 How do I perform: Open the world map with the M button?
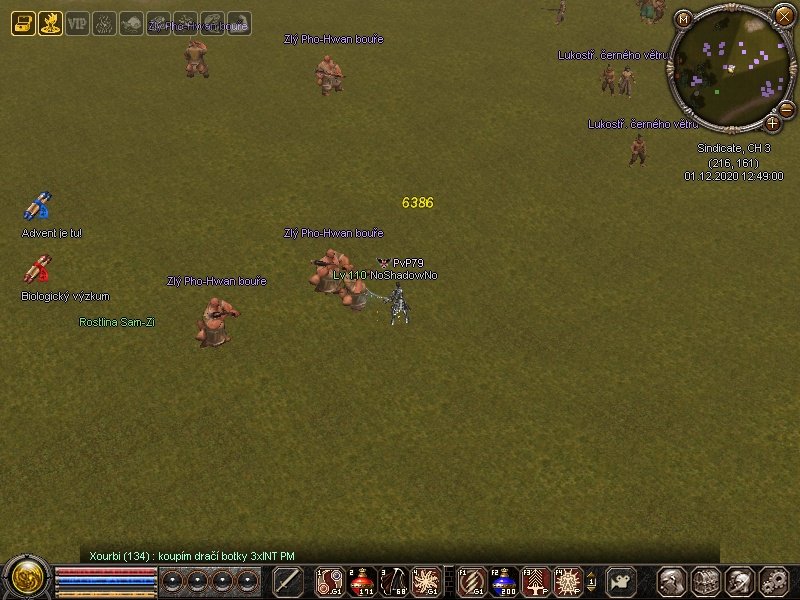pyautogui.click(x=684, y=18)
